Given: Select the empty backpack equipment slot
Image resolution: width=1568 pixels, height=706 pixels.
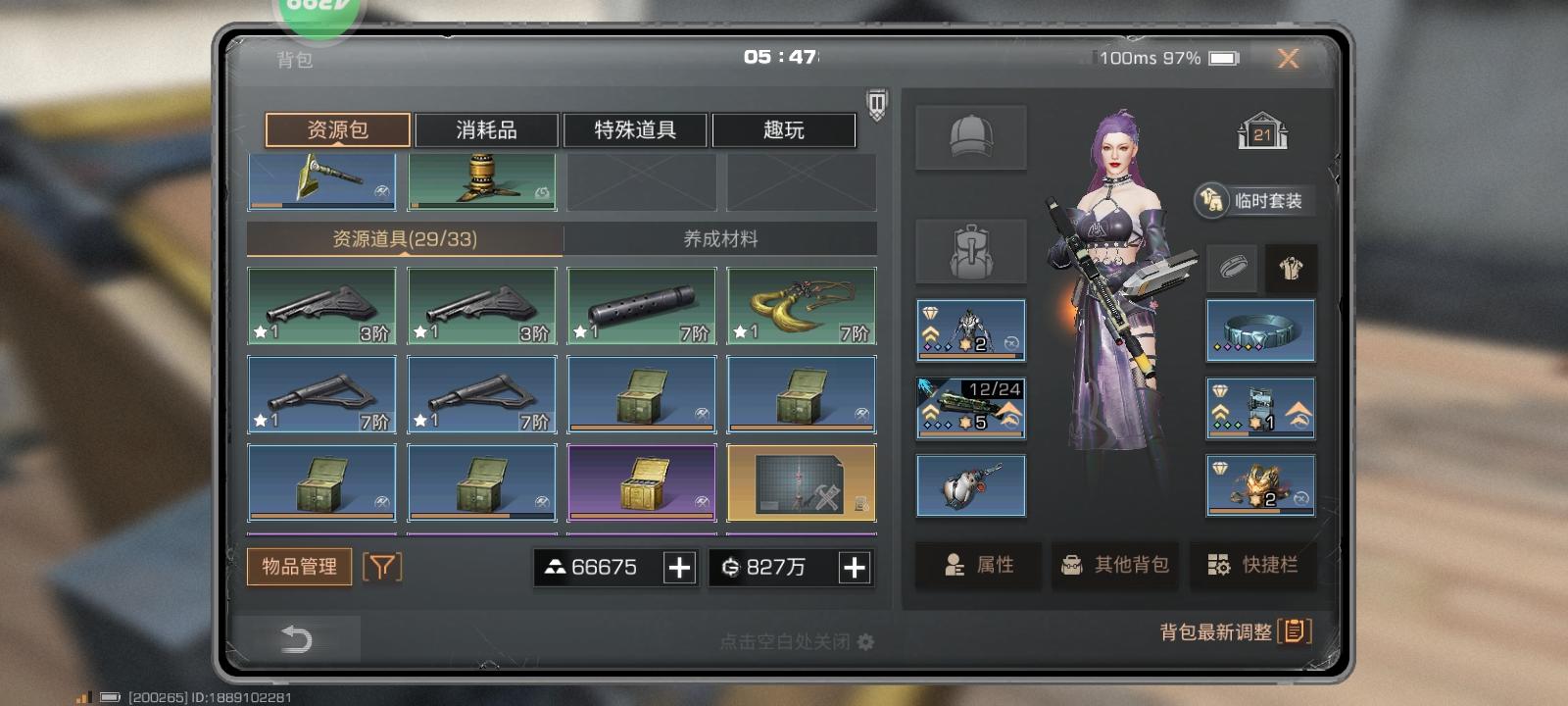Looking at the screenshot, I should (969, 251).
